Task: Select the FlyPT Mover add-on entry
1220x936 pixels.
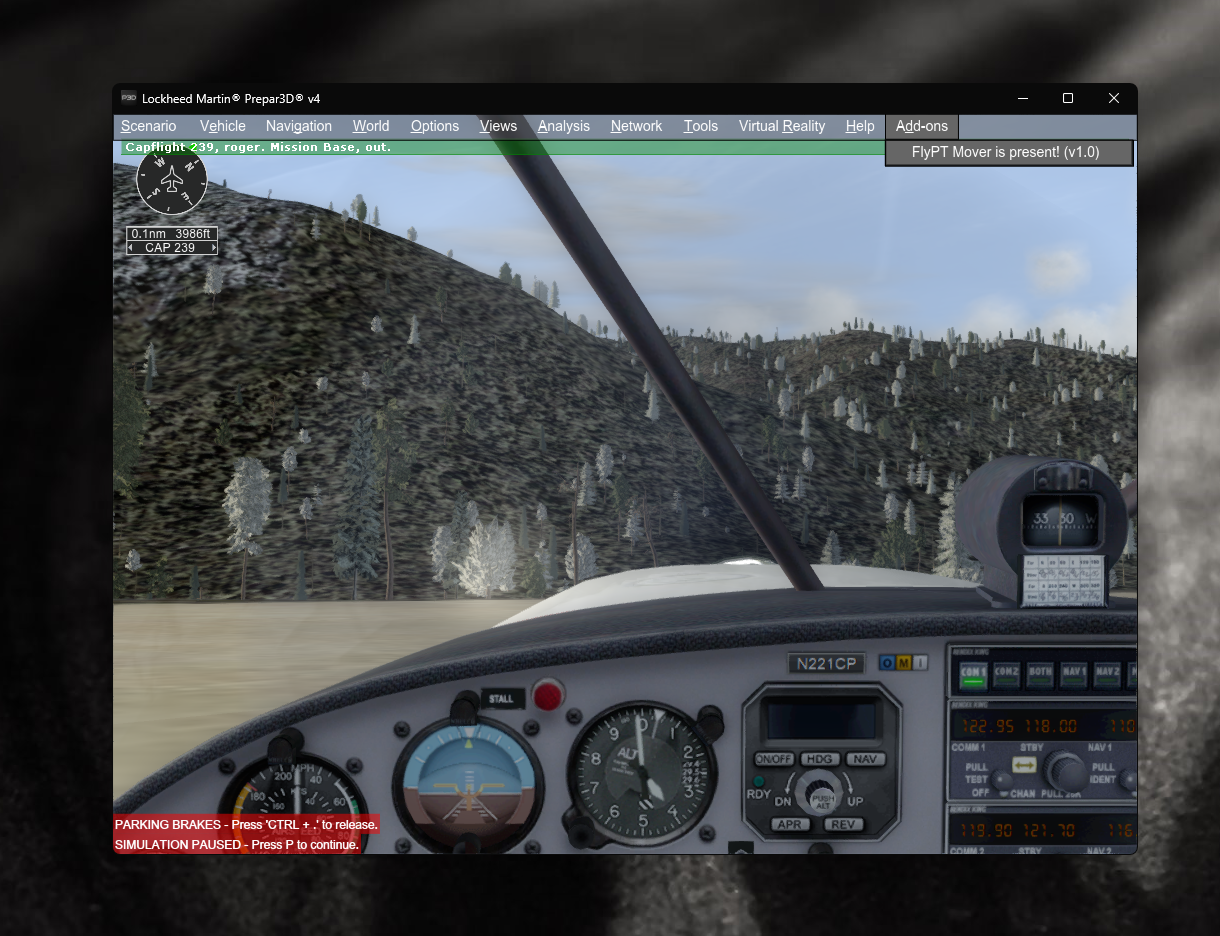Action: pos(1005,152)
